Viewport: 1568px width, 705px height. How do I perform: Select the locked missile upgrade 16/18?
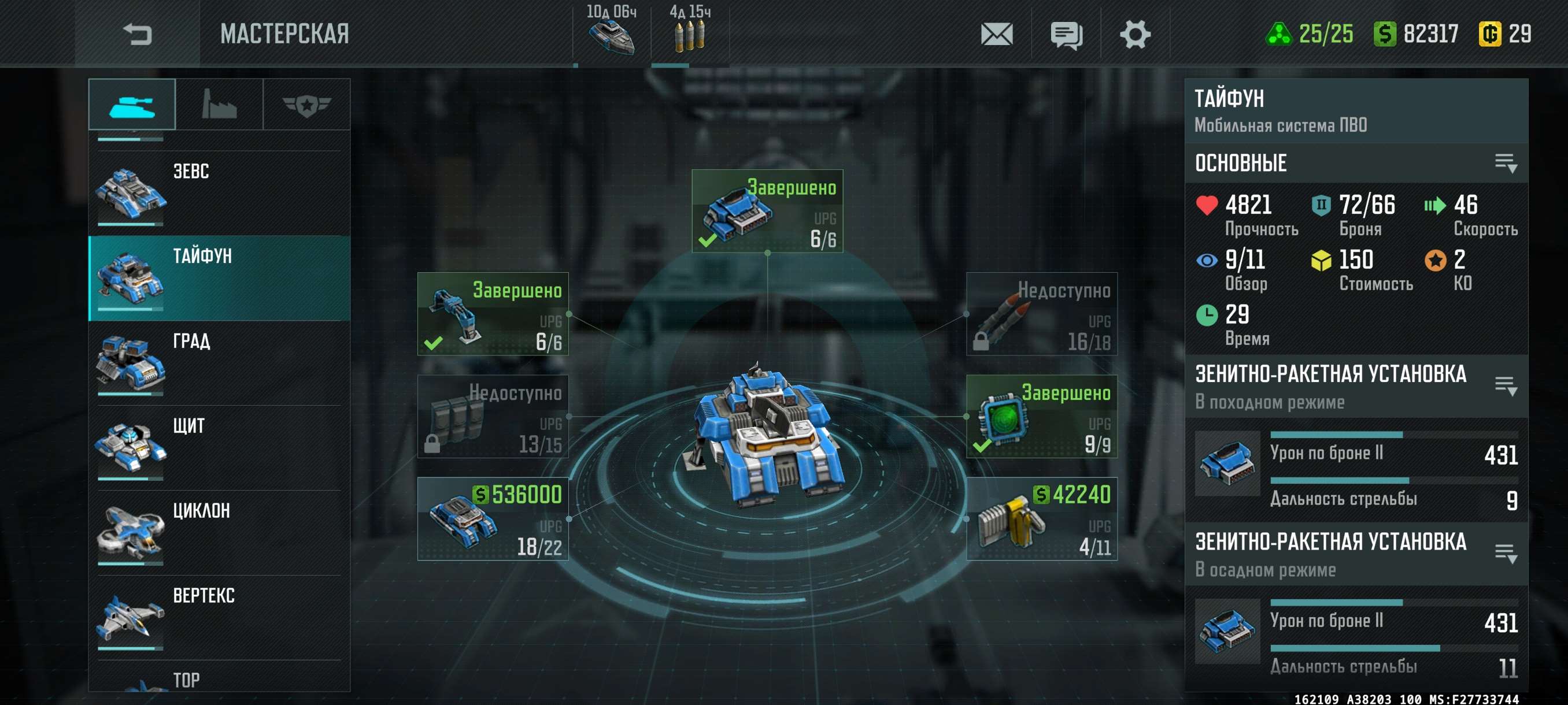coord(1041,314)
